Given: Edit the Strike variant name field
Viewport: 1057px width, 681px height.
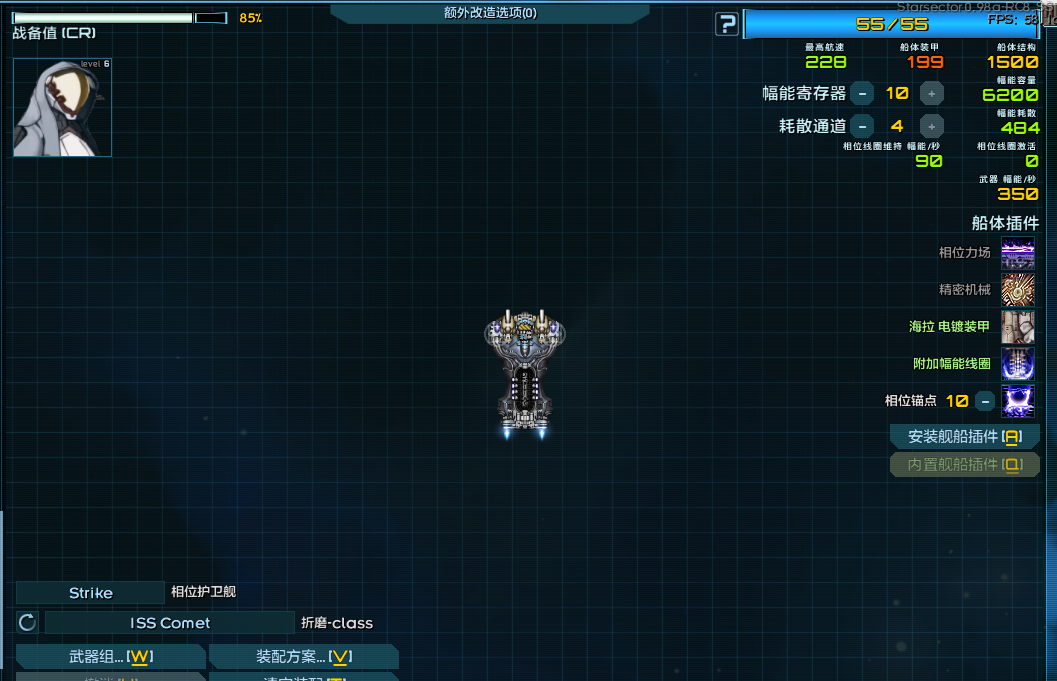Looking at the screenshot, I should click(90, 593).
